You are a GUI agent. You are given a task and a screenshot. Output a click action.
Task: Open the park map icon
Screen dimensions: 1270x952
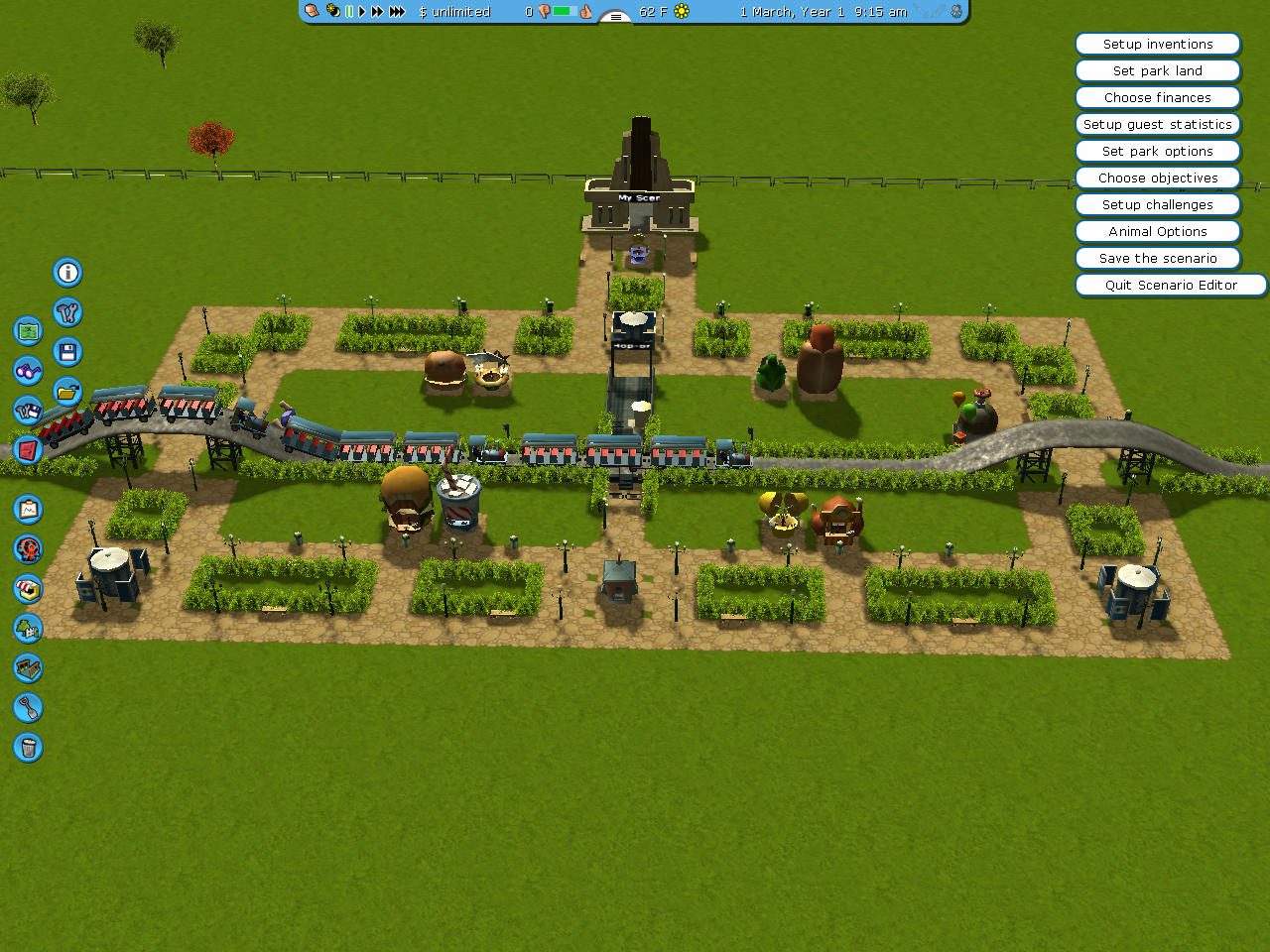click(x=28, y=331)
